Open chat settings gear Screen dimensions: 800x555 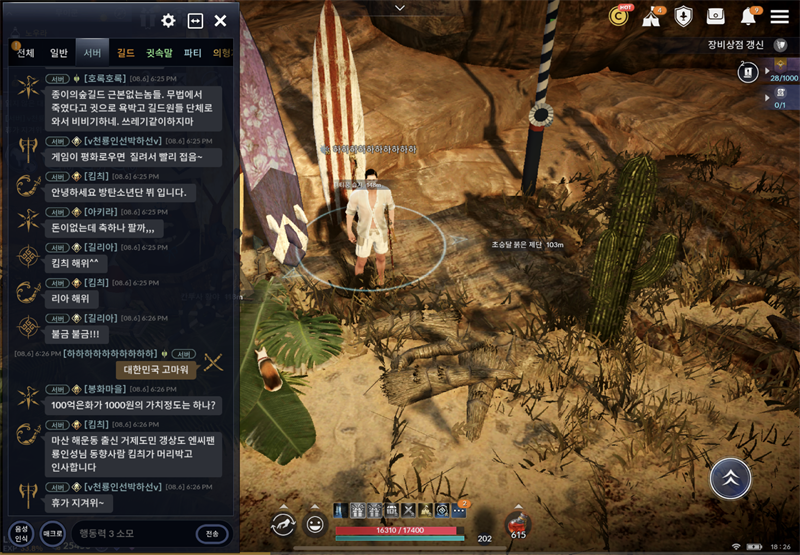coord(168,20)
